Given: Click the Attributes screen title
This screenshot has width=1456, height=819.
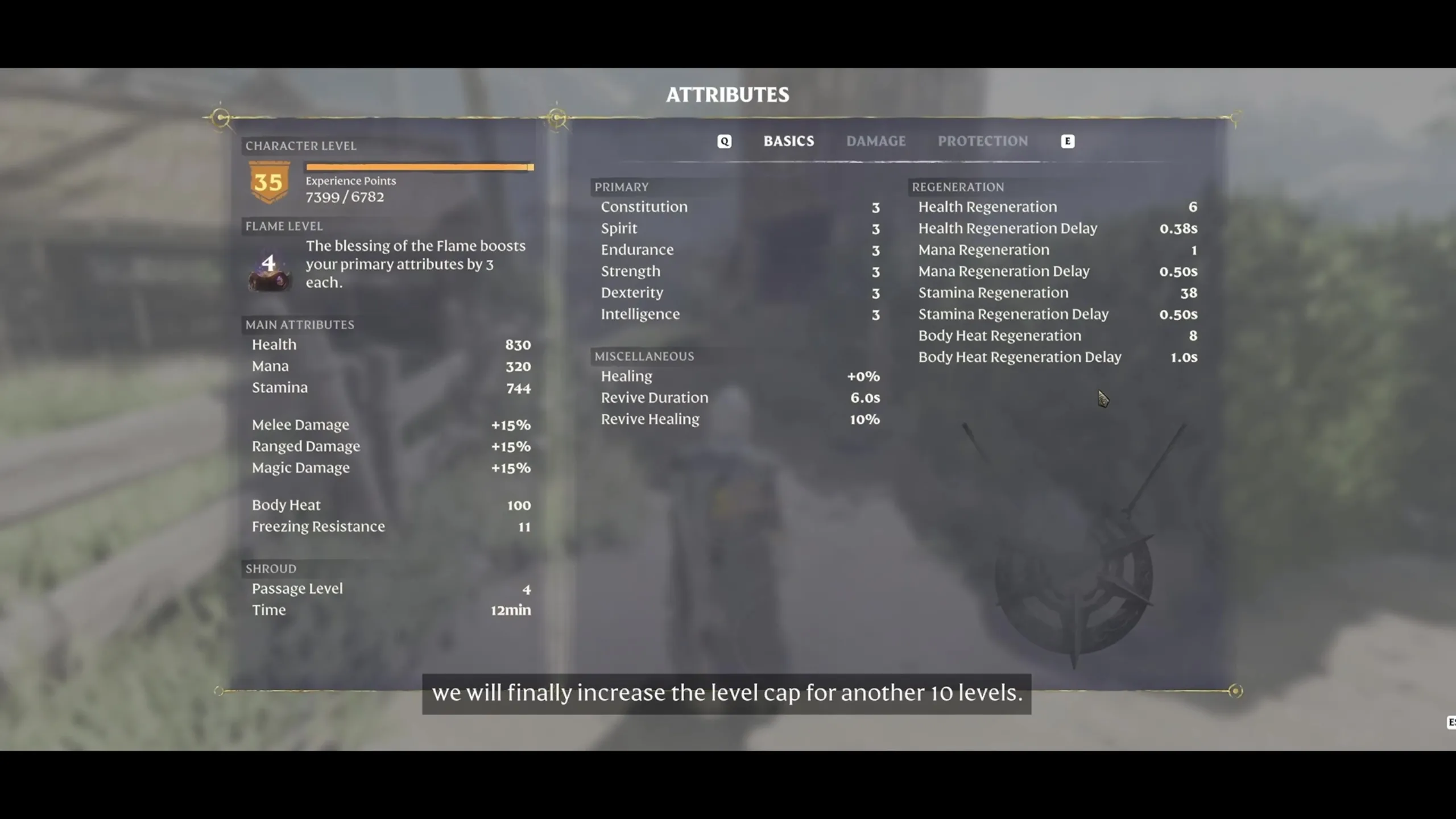Looking at the screenshot, I should tap(727, 95).
